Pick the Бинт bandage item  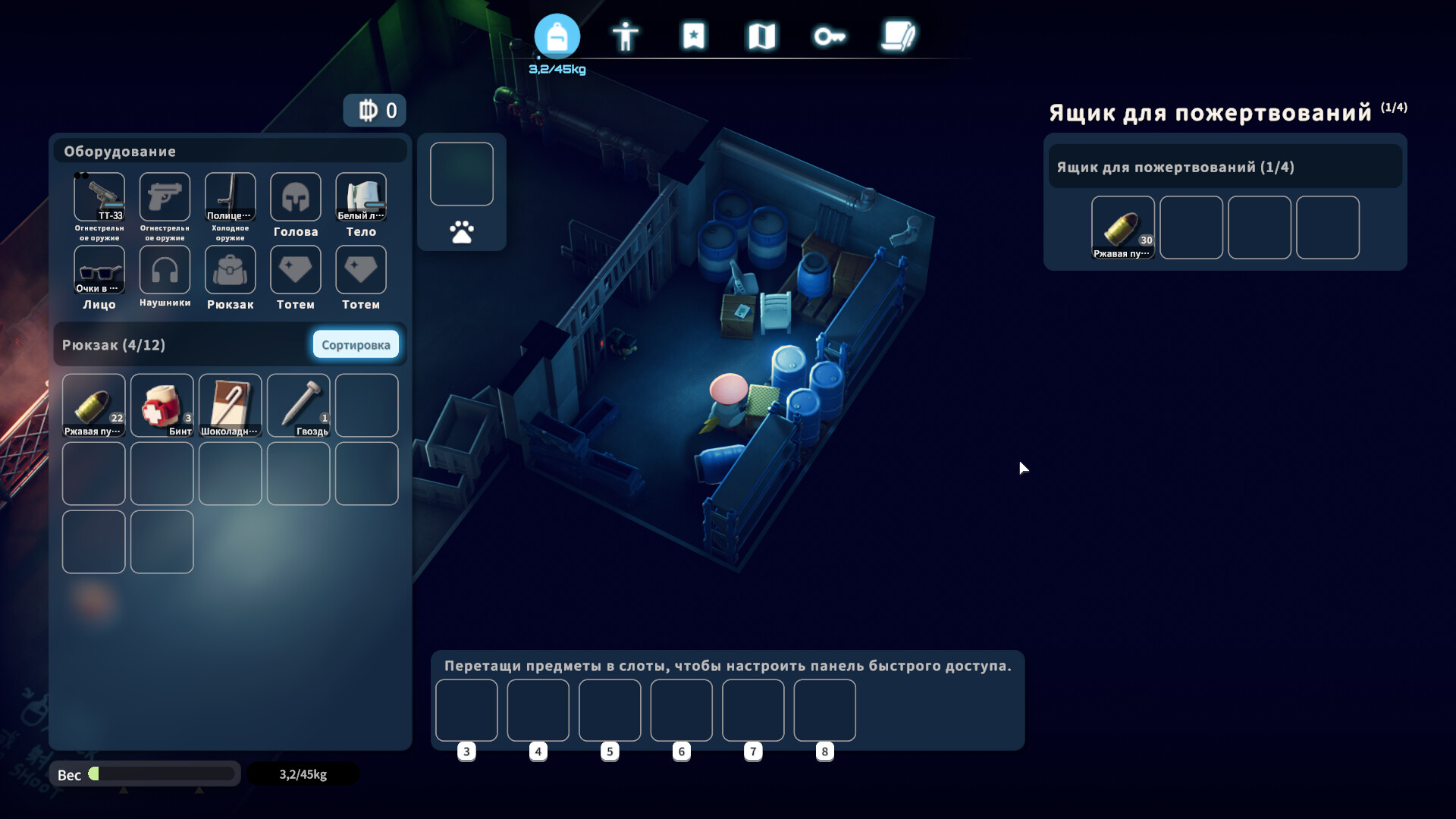[162, 405]
